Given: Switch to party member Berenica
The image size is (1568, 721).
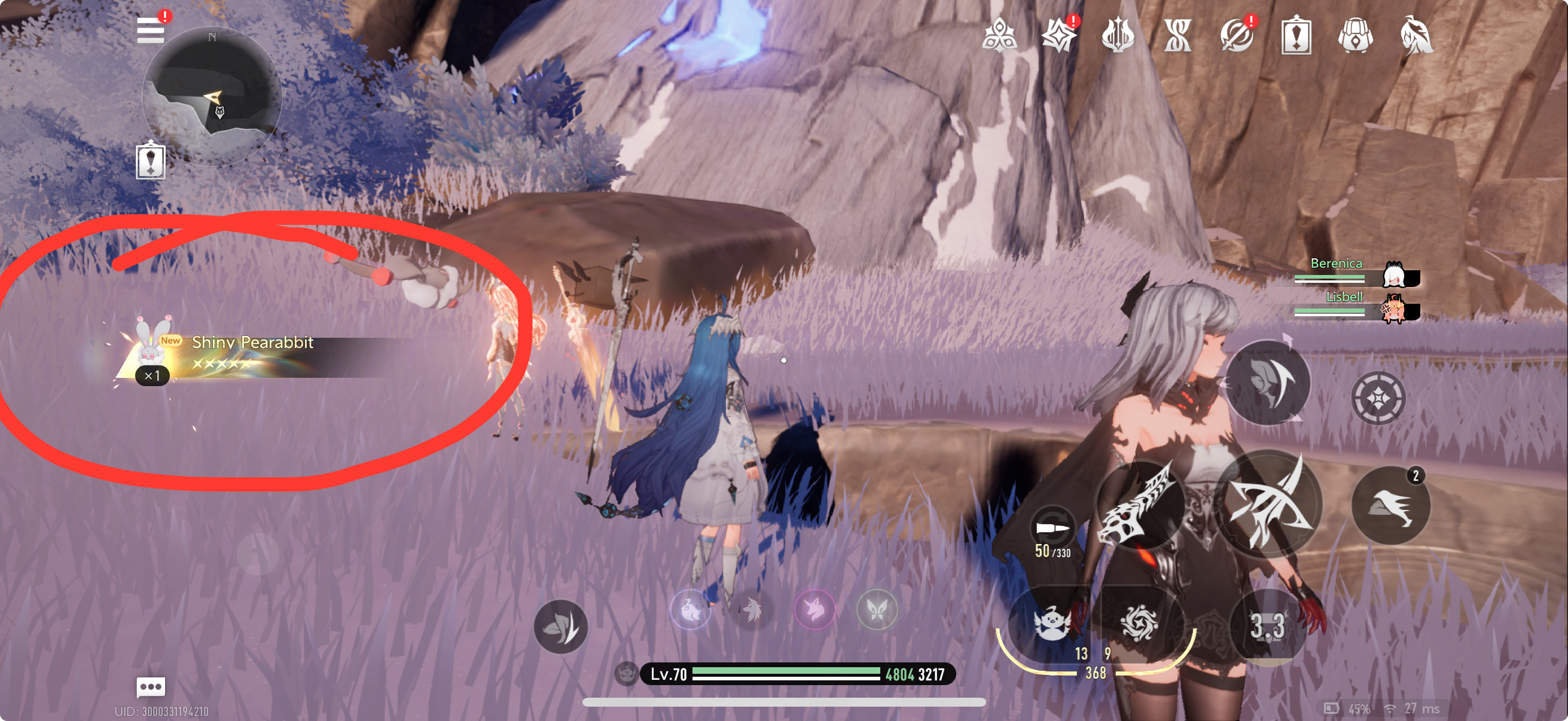Looking at the screenshot, I should coord(1393,275).
